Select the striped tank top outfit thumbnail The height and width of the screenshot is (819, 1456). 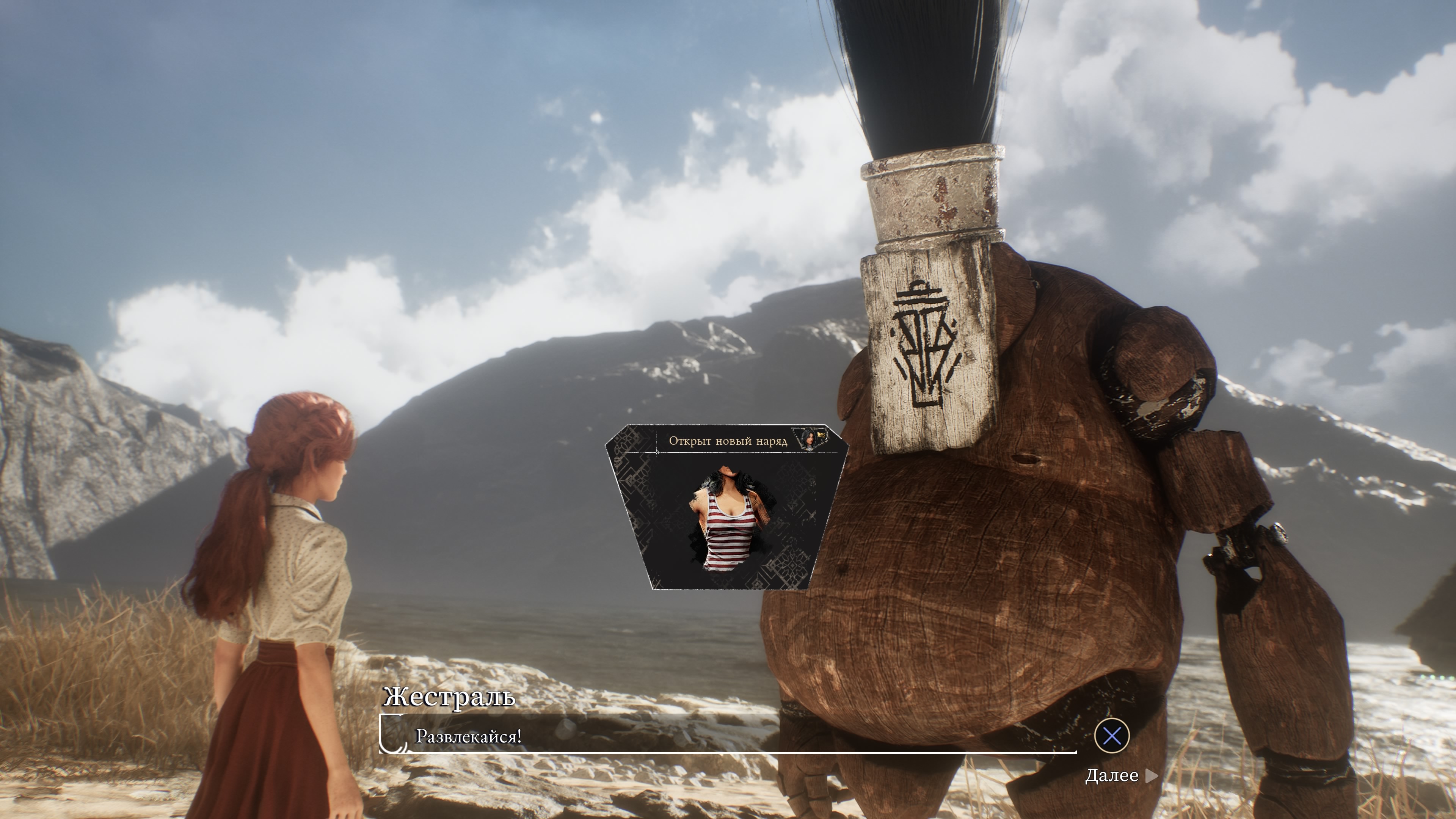726,520
